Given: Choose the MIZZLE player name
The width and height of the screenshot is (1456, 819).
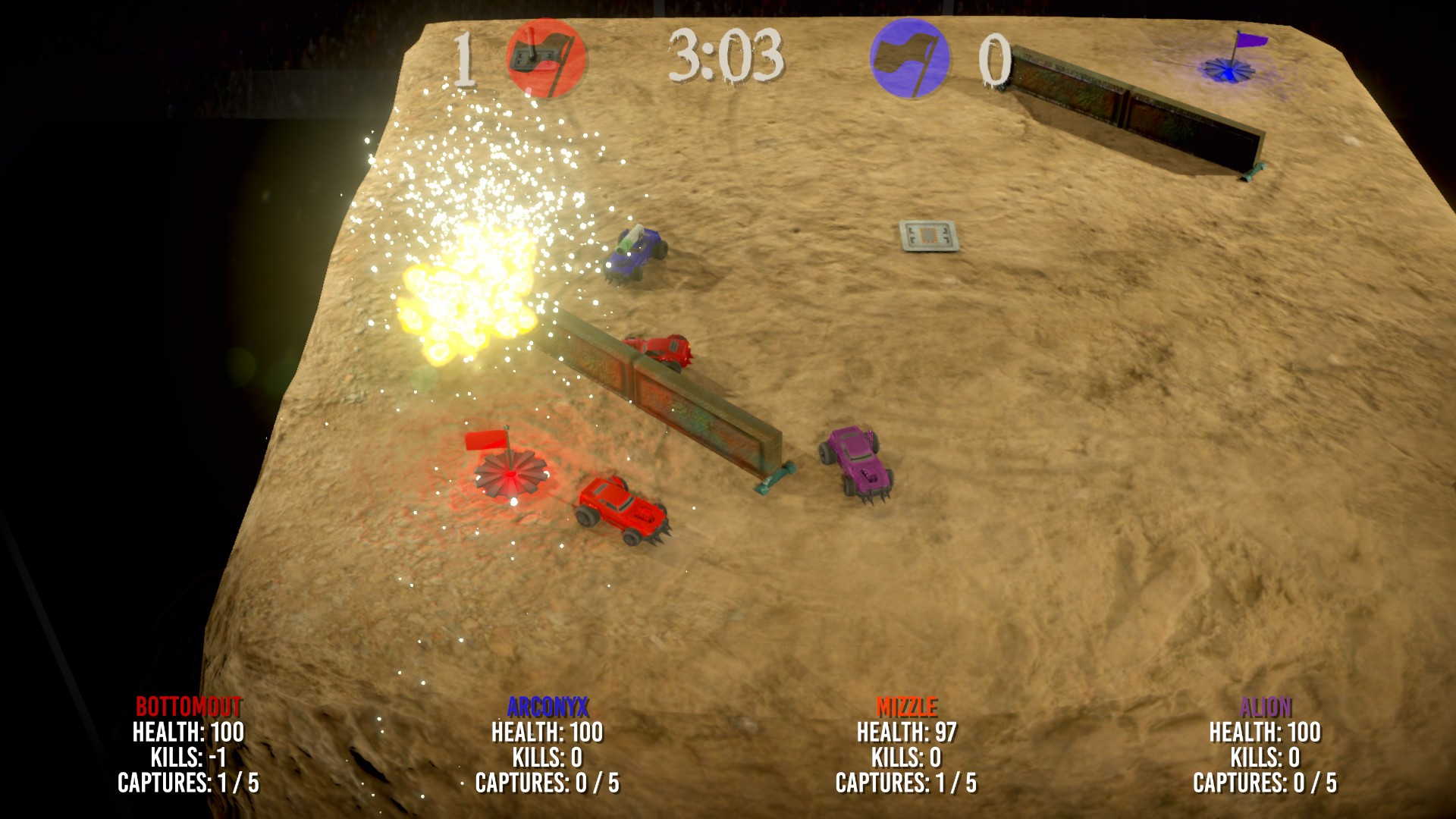Looking at the screenshot, I should click(x=906, y=707).
